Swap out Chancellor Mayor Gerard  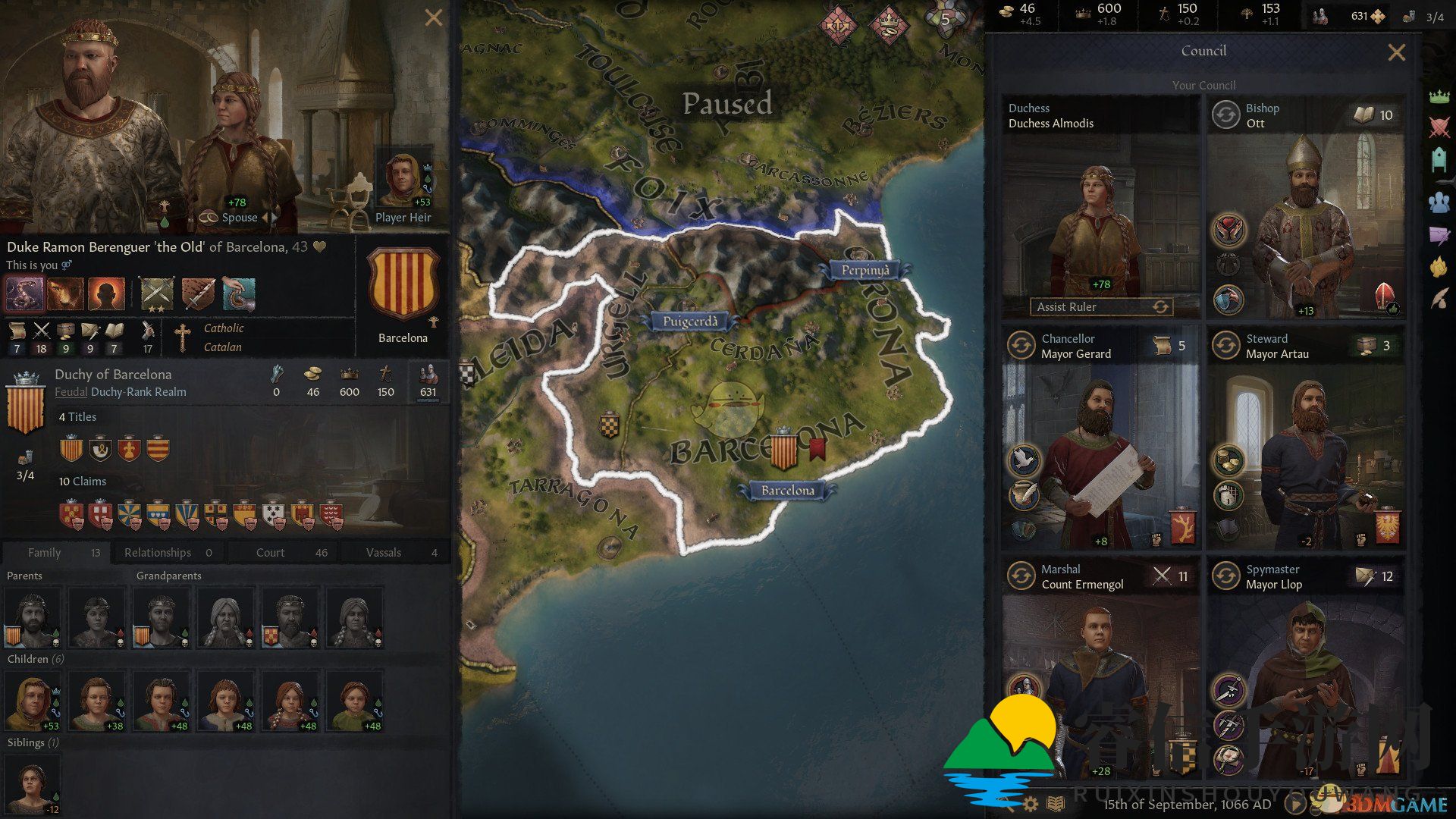click(1021, 346)
